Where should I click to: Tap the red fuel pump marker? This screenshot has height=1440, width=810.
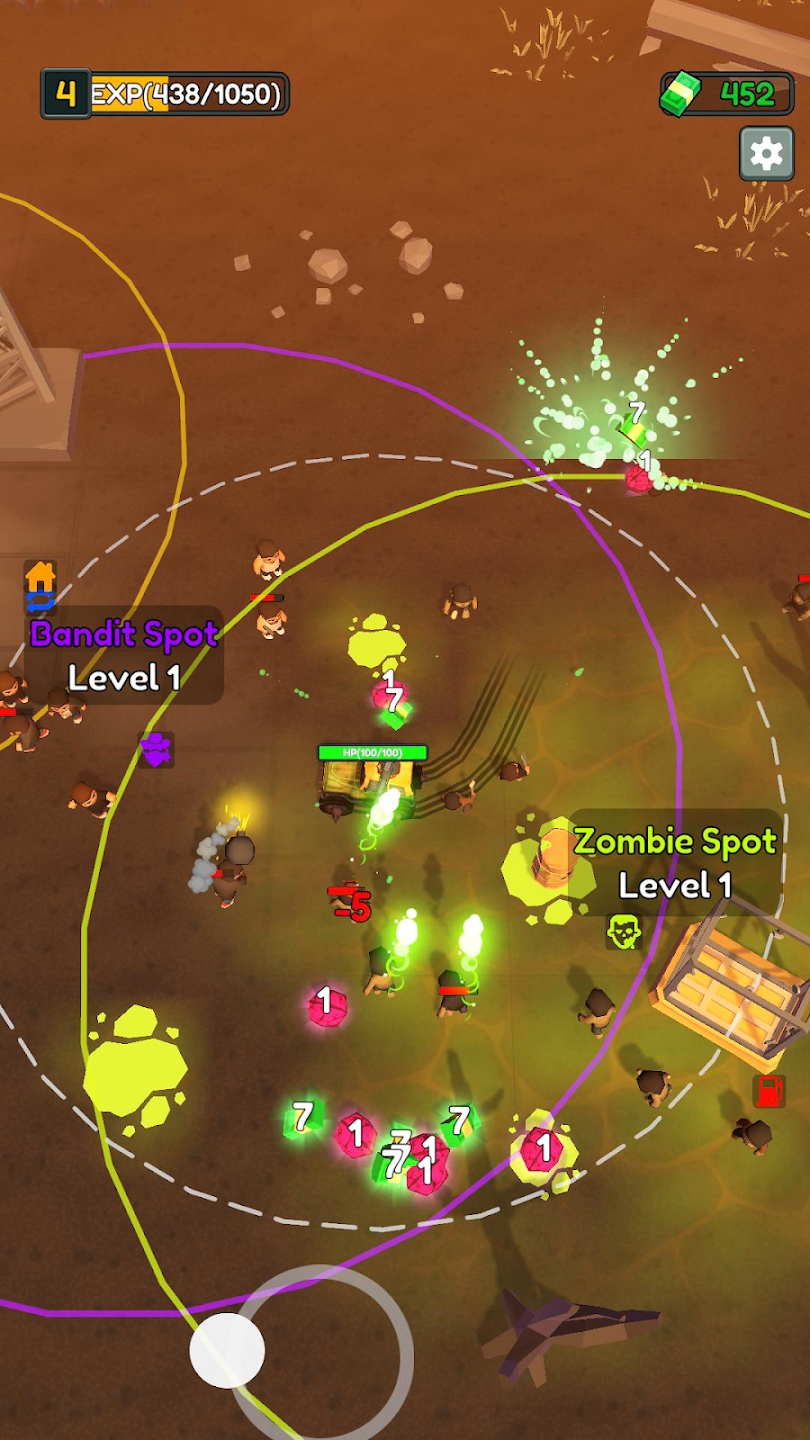pyautogui.click(x=768, y=1091)
